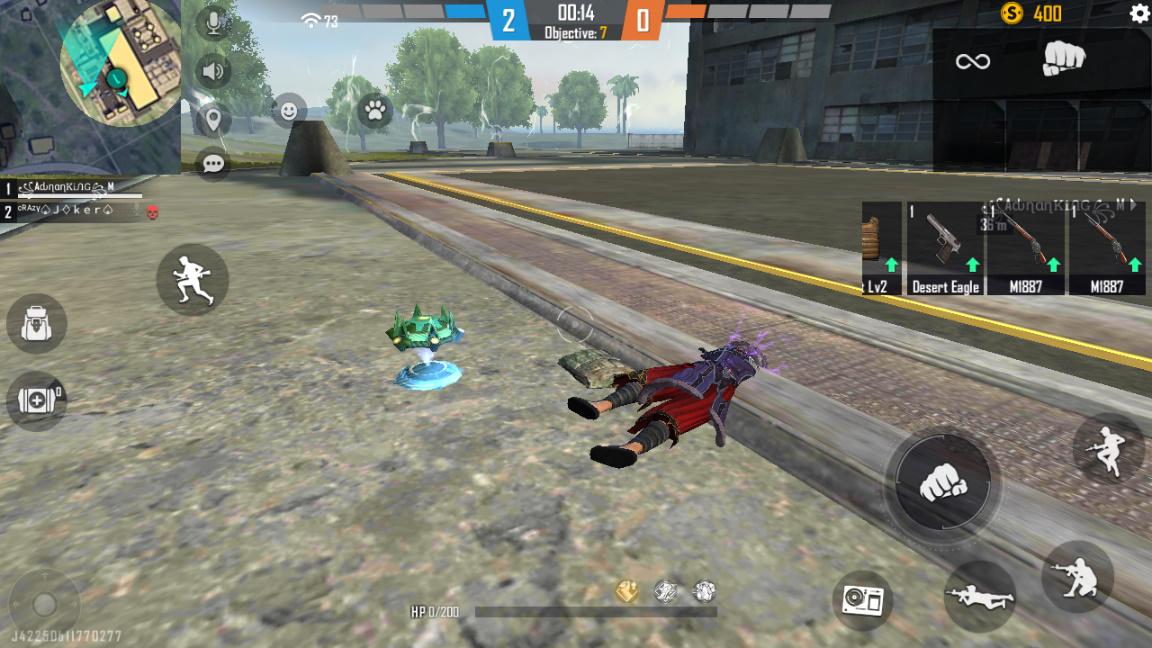The height and width of the screenshot is (648, 1152).
Task: Tap the pet paw icon
Action: (375, 110)
